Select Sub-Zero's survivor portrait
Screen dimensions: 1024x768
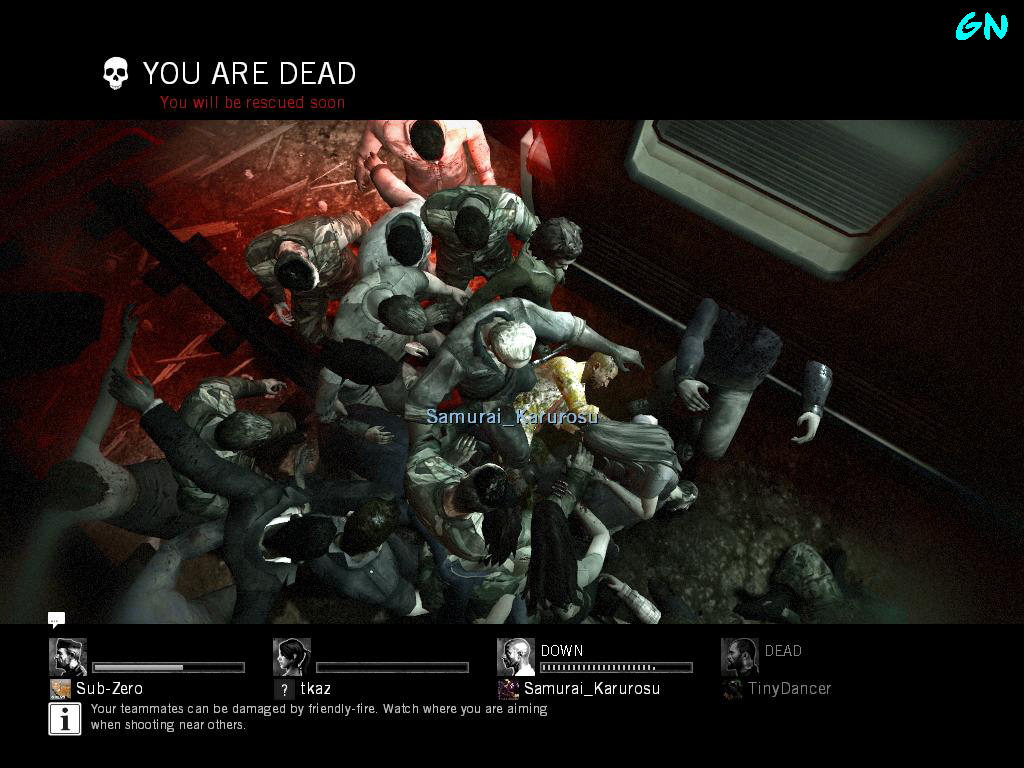point(68,657)
